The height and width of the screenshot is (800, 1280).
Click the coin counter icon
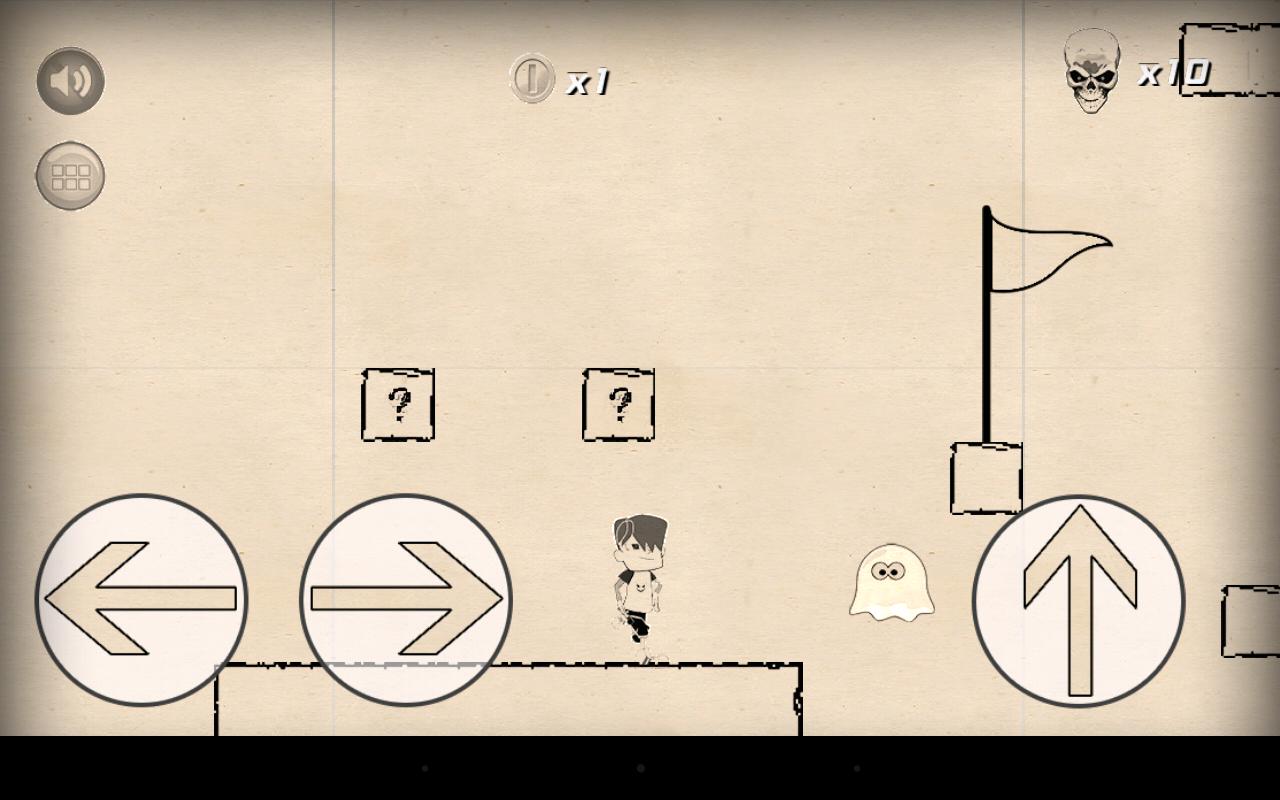click(x=530, y=80)
